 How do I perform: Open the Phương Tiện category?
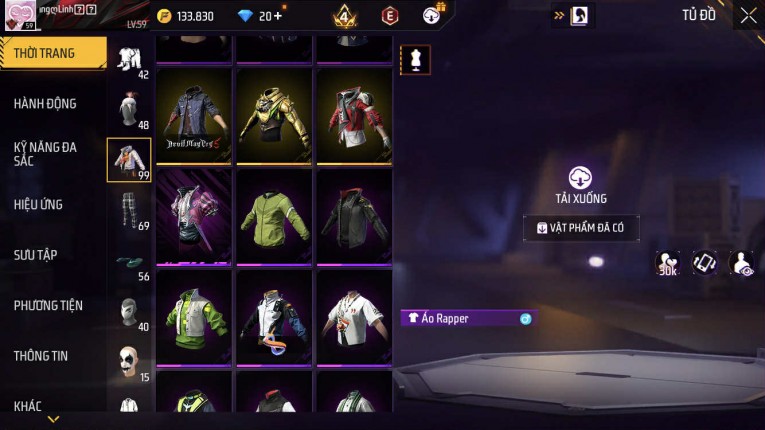coord(48,306)
